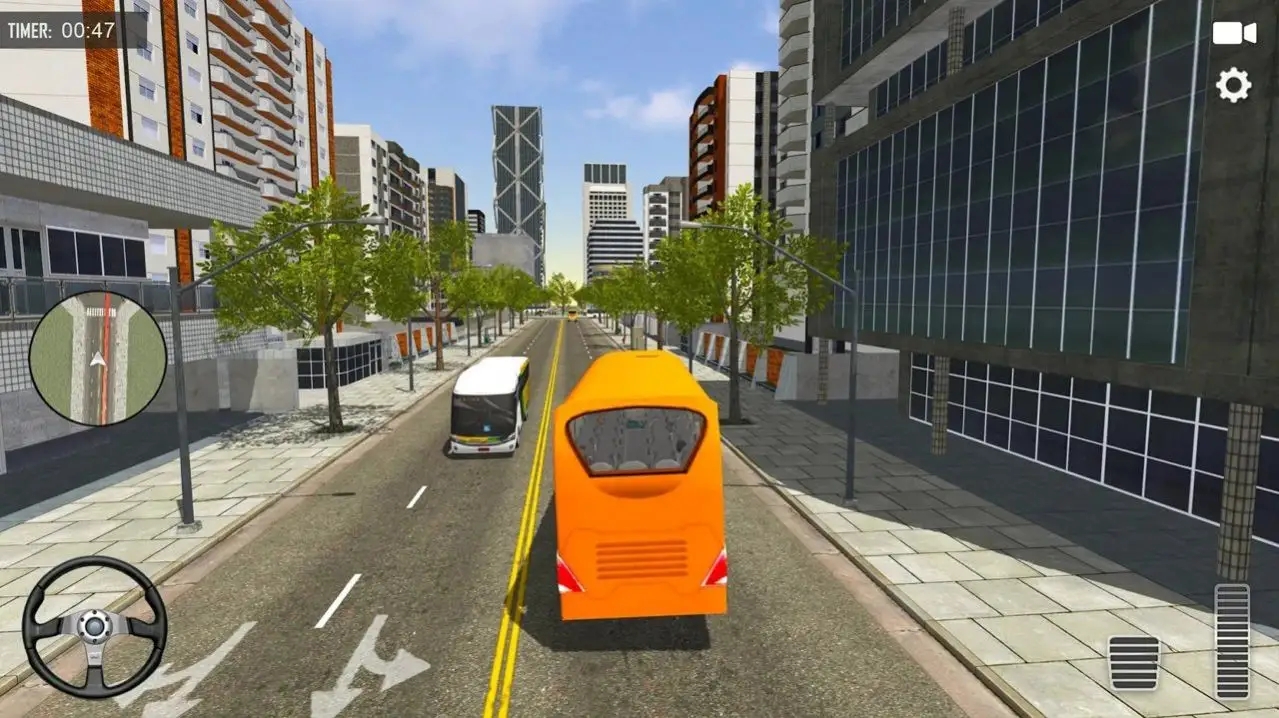Click the circular minimap
The height and width of the screenshot is (718, 1279).
[x=97, y=359]
